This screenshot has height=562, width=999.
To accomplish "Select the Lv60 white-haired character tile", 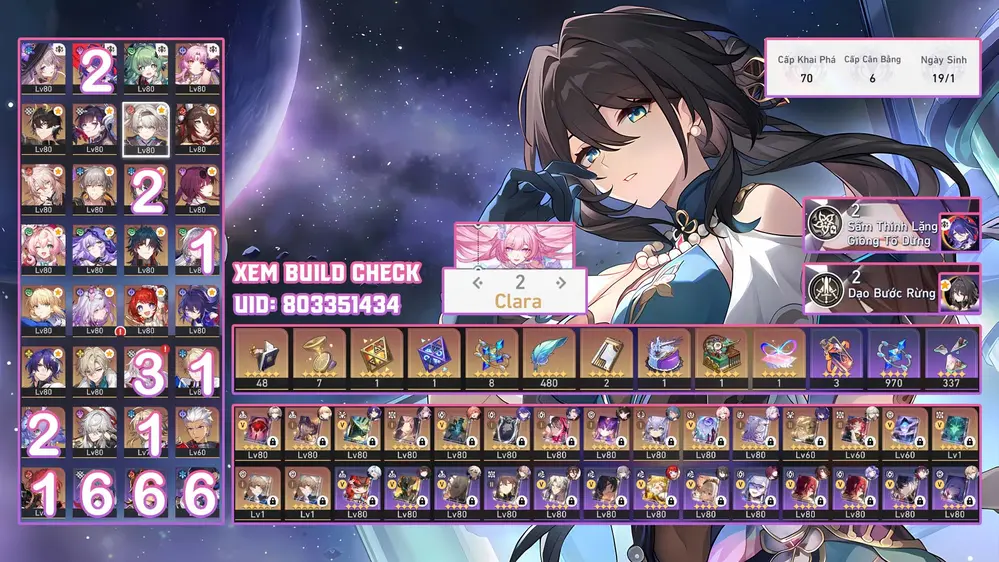I will tap(196, 430).
